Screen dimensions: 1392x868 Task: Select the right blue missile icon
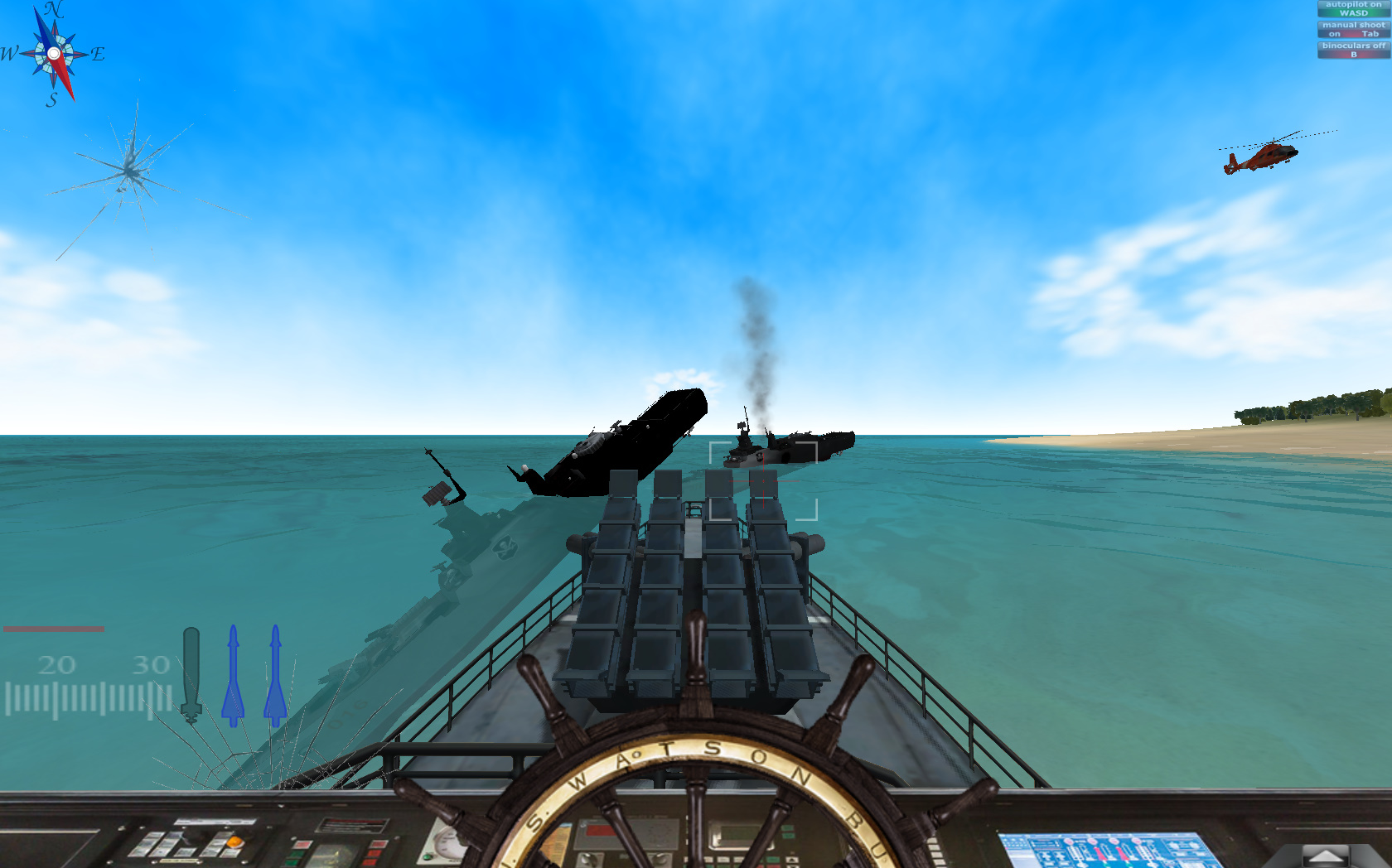[273, 671]
